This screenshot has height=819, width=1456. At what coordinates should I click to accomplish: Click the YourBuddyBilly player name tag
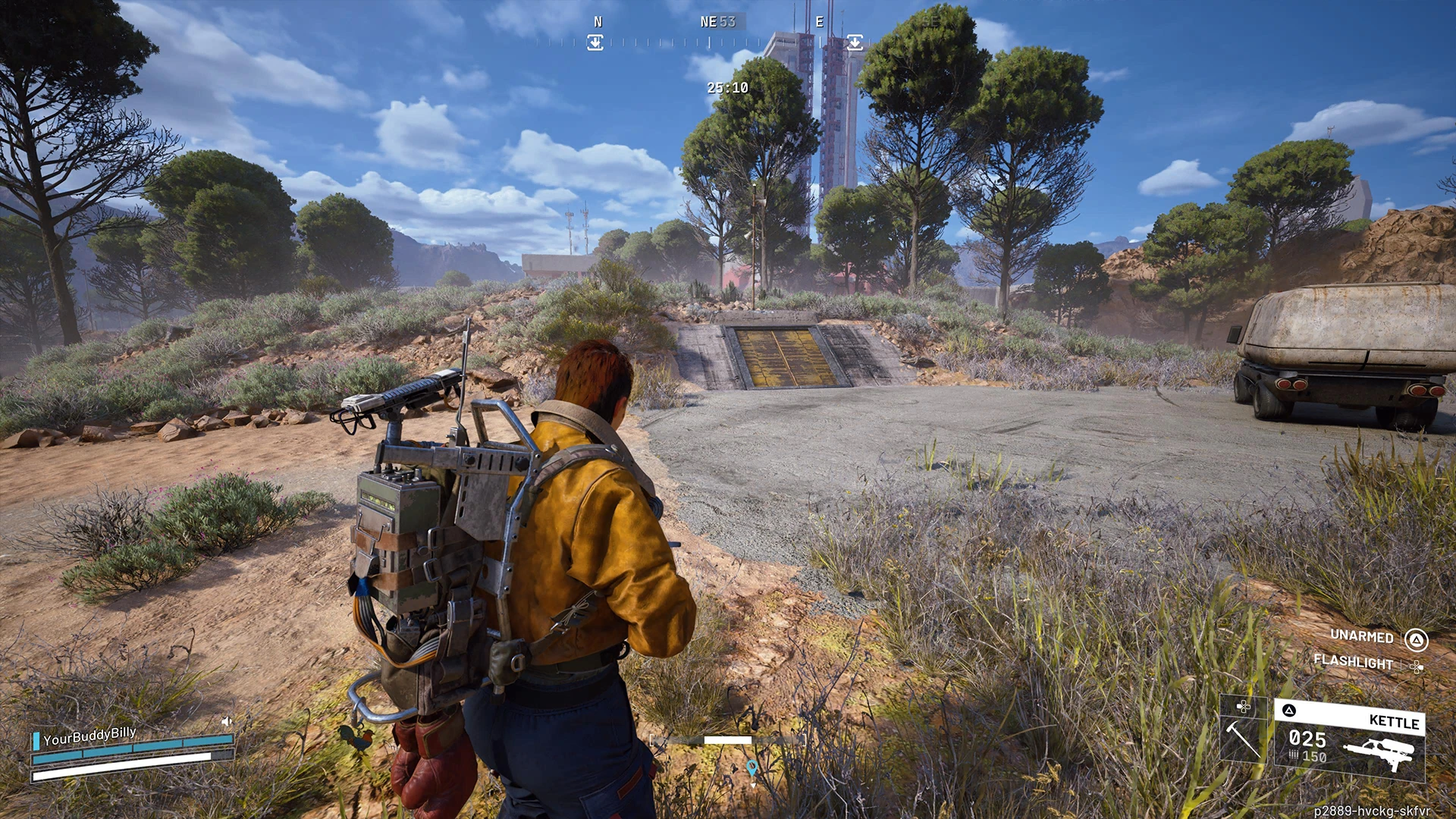tap(89, 736)
